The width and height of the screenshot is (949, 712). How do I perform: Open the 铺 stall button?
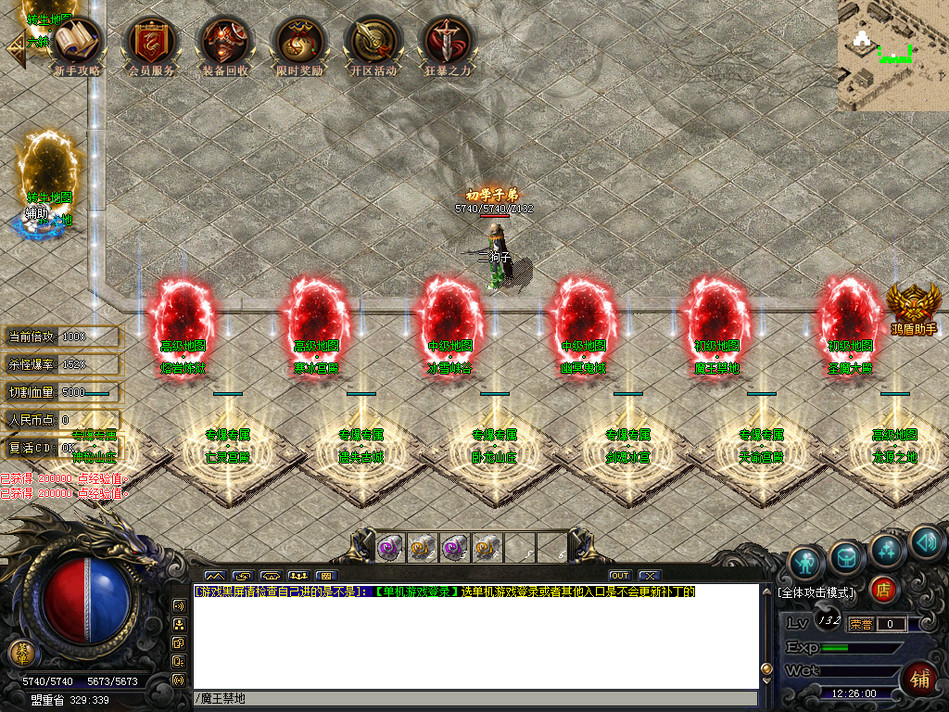920,676
